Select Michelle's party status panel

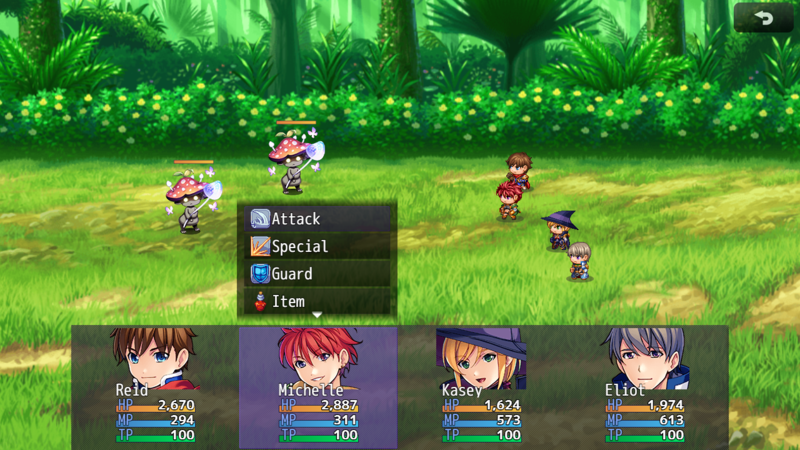click(x=318, y=387)
